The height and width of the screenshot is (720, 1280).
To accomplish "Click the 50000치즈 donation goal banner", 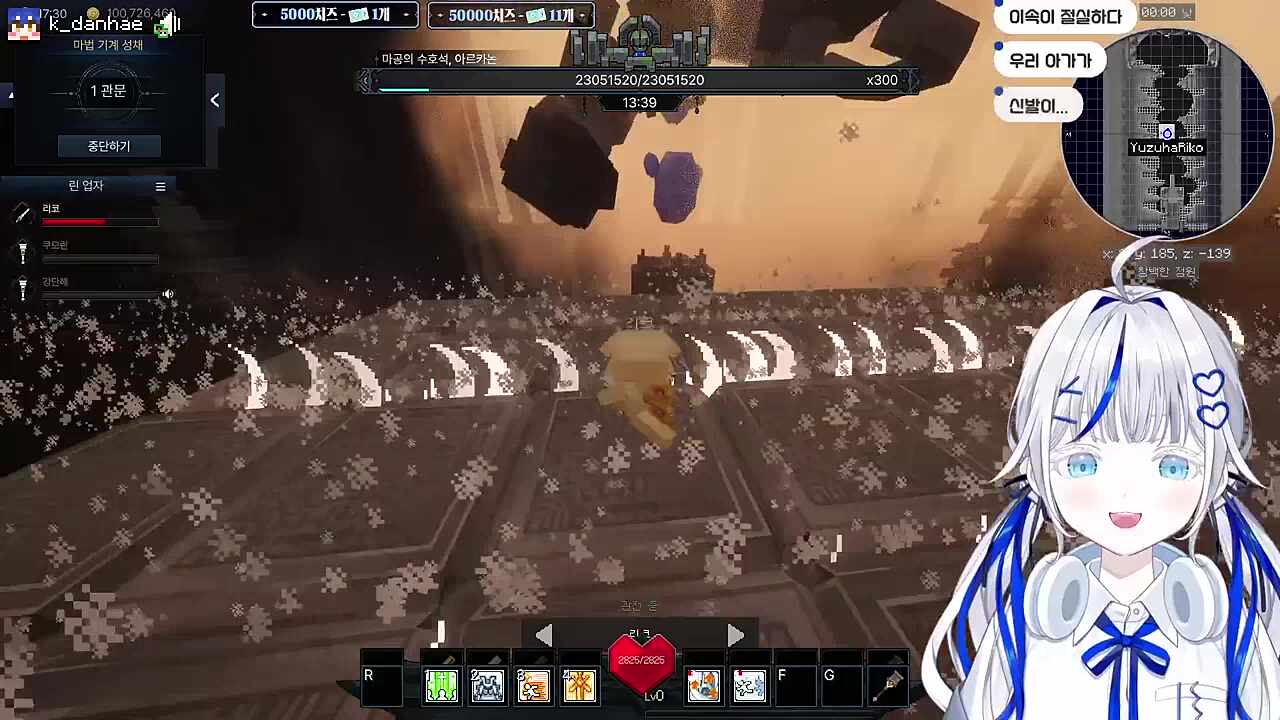I will tap(511, 15).
